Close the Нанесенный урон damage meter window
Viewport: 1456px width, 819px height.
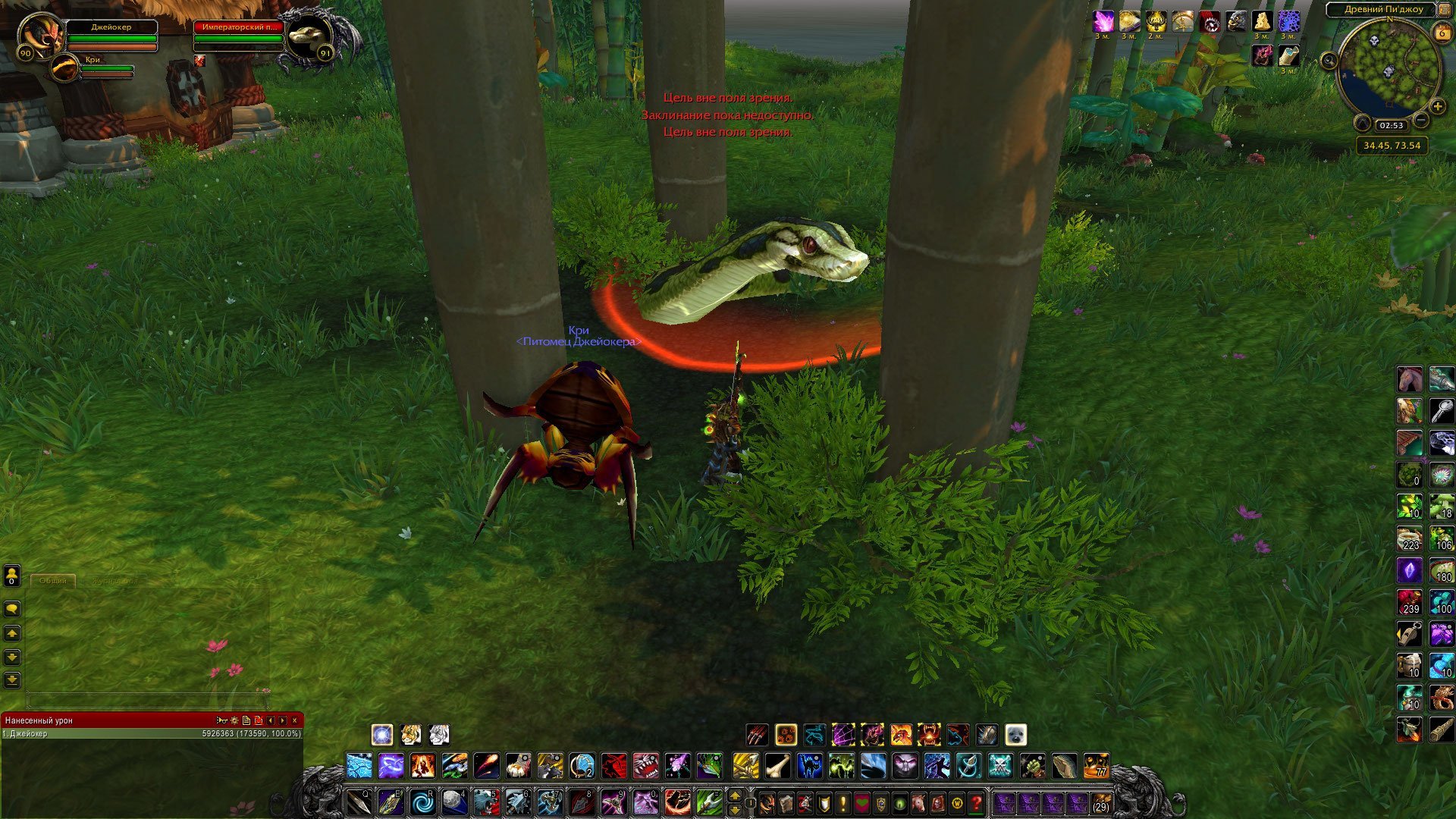pyautogui.click(x=295, y=720)
